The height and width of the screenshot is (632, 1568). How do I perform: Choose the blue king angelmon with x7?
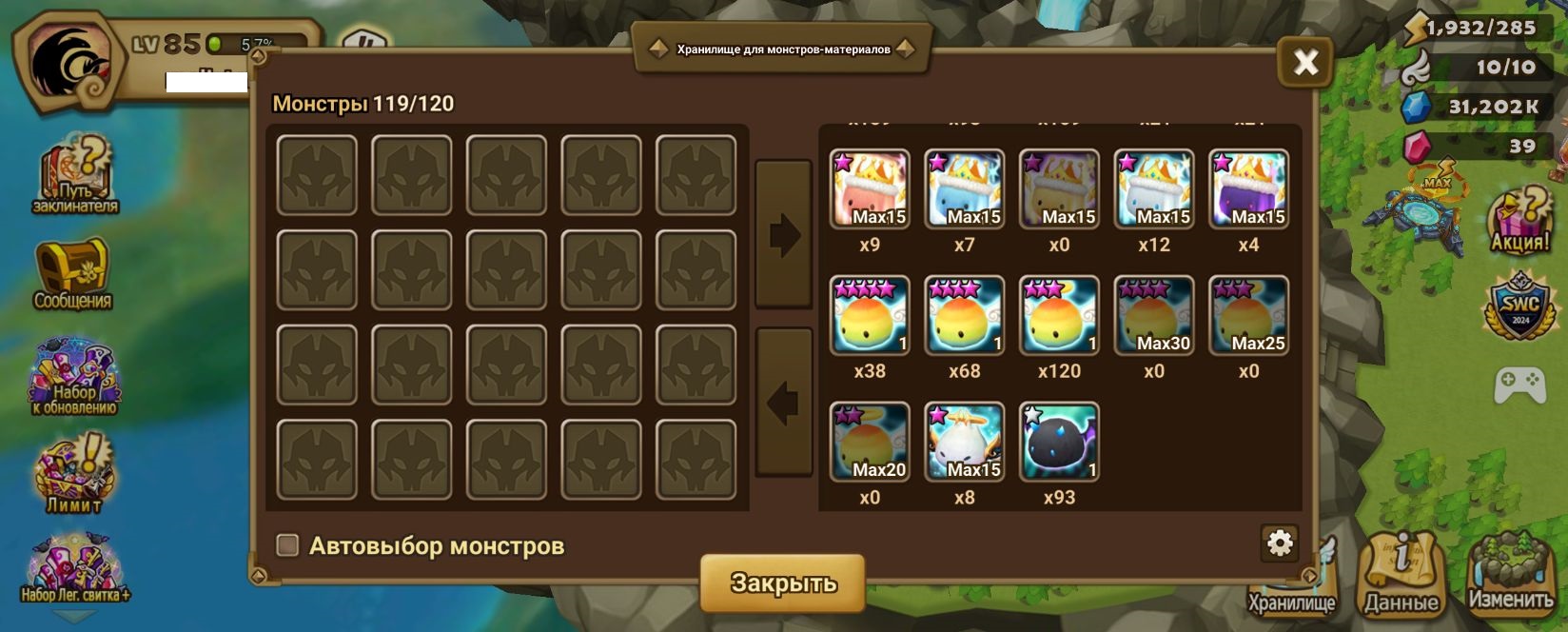964,188
